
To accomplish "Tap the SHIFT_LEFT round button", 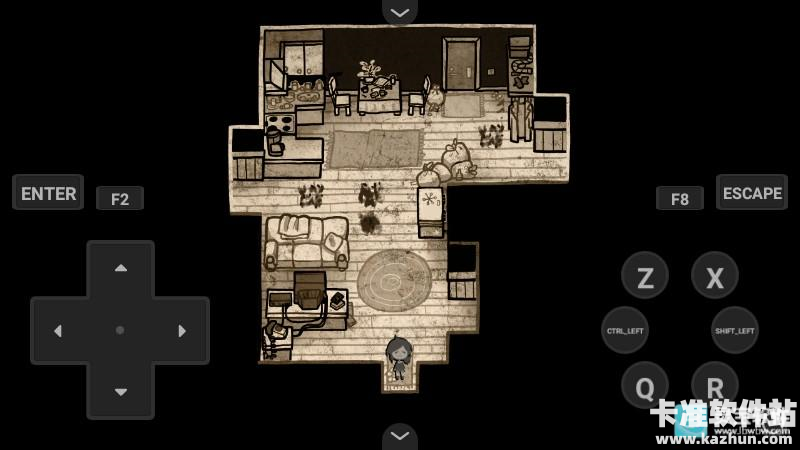I will pyautogui.click(x=735, y=330).
